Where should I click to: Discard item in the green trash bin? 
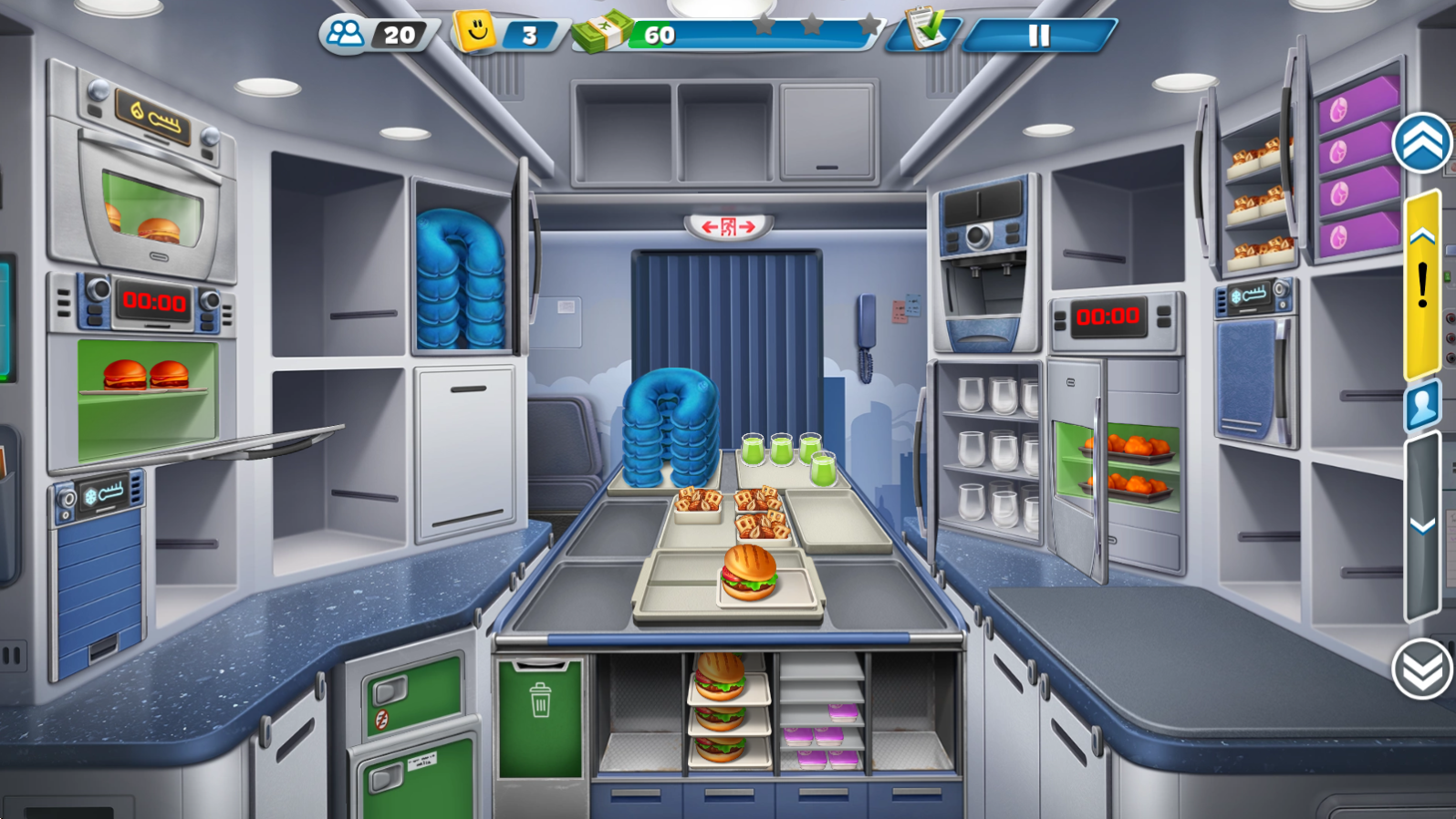click(540, 718)
